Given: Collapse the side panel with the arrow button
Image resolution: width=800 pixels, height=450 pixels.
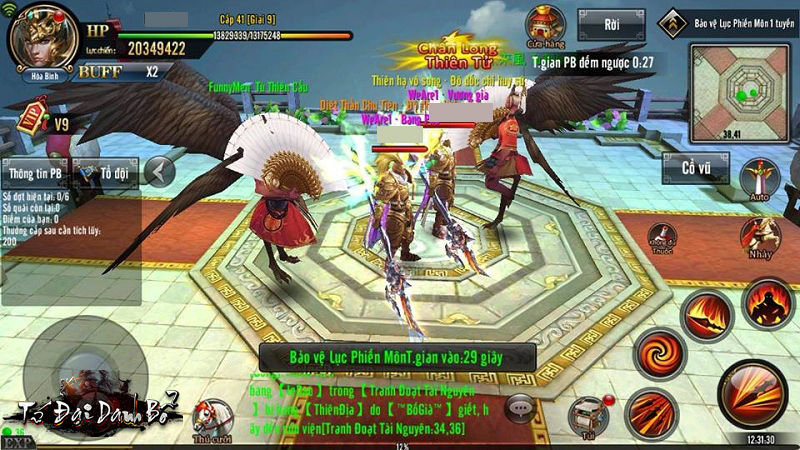Looking at the screenshot, I should tap(159, 173).
